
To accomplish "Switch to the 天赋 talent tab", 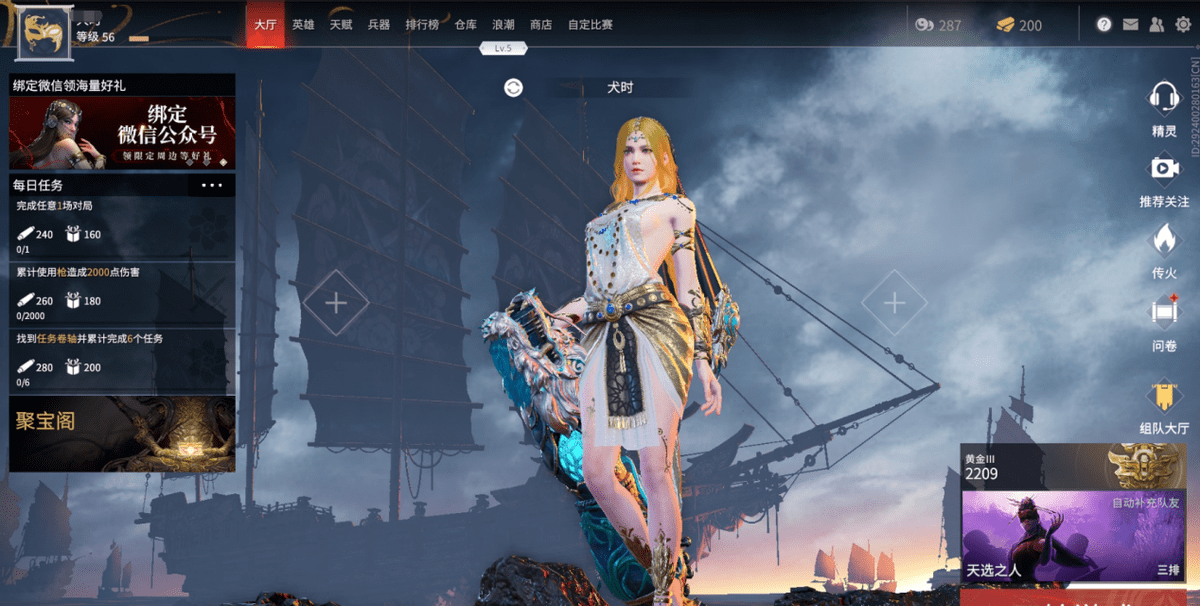I will click(x=341, y=25).
